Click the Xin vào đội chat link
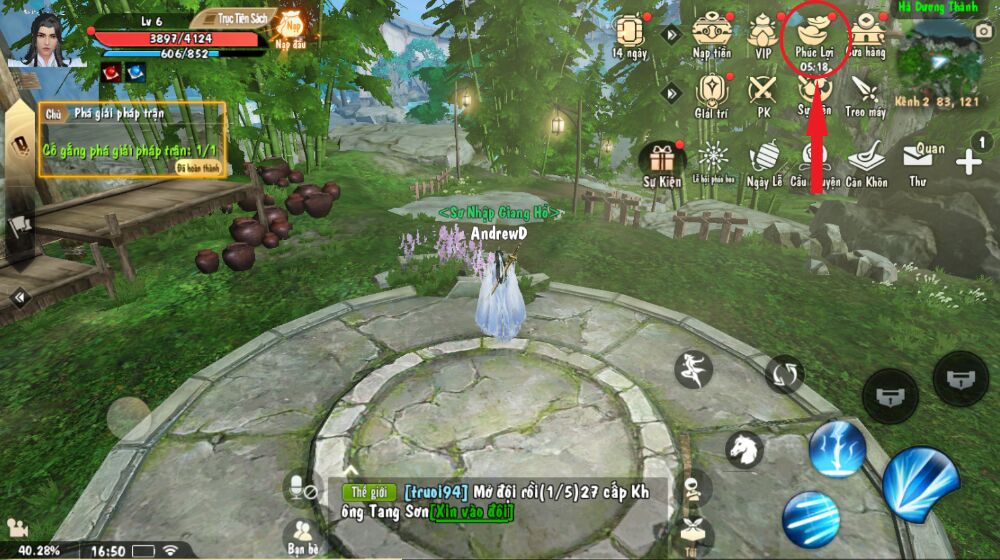This screenshot has height=560, width=1000. (471, 512)
